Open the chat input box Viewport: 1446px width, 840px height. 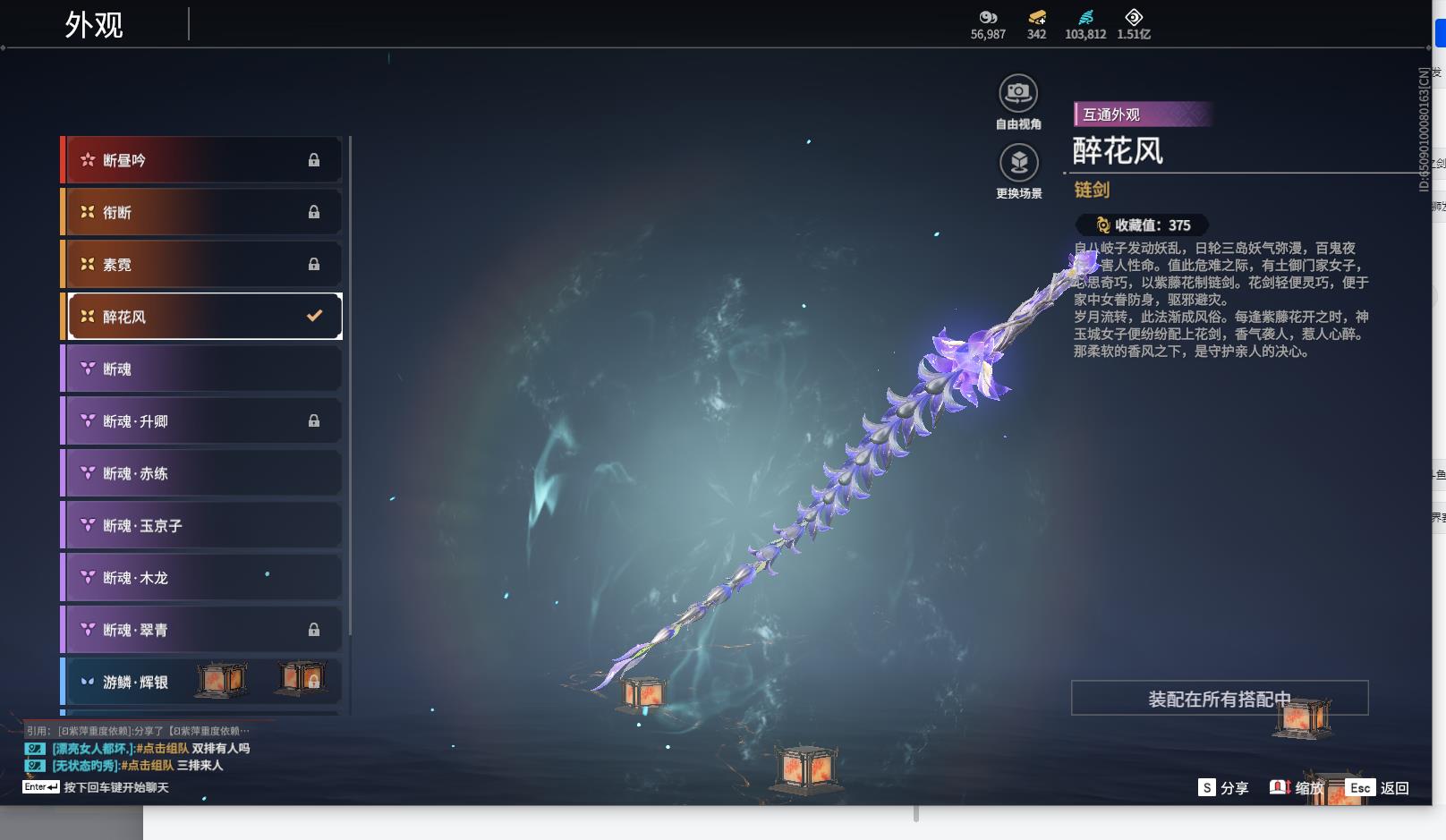[115, 788]
